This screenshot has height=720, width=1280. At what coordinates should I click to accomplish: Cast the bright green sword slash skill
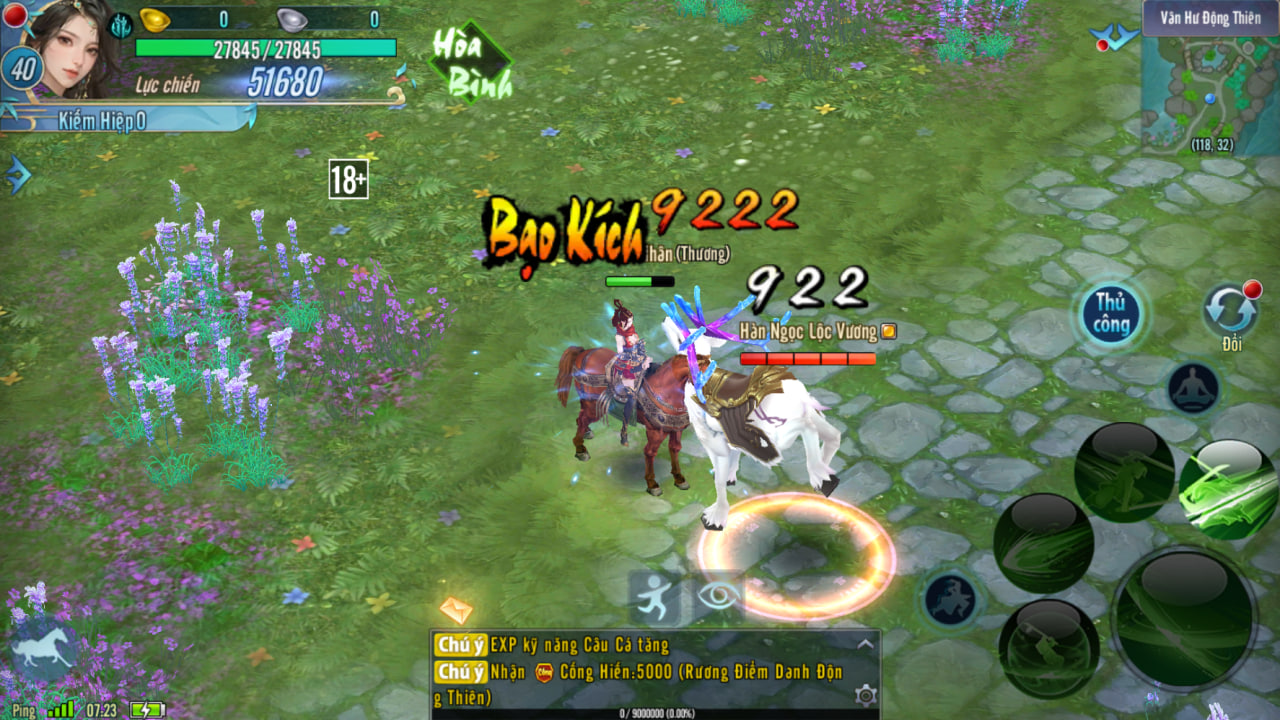click(x=1228, y=490)
